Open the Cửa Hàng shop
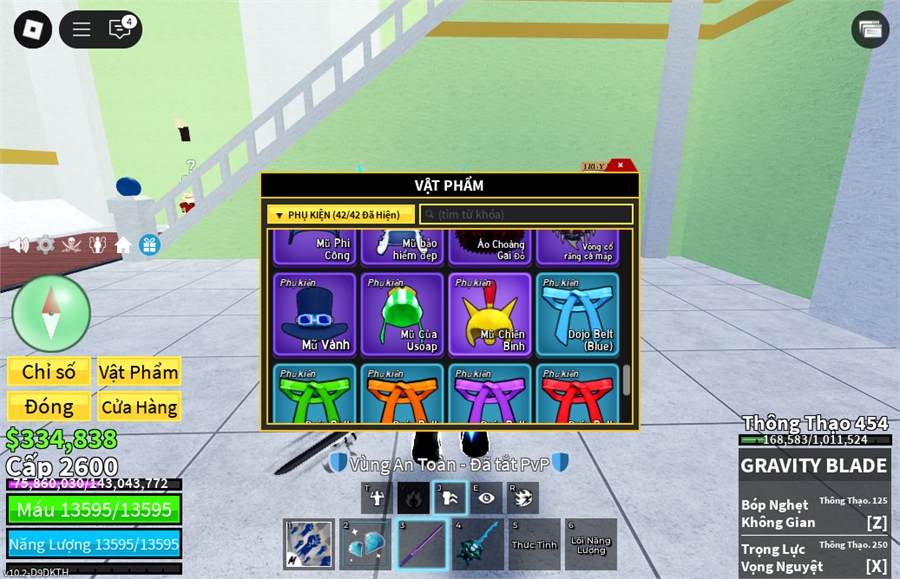 (139, 406)
